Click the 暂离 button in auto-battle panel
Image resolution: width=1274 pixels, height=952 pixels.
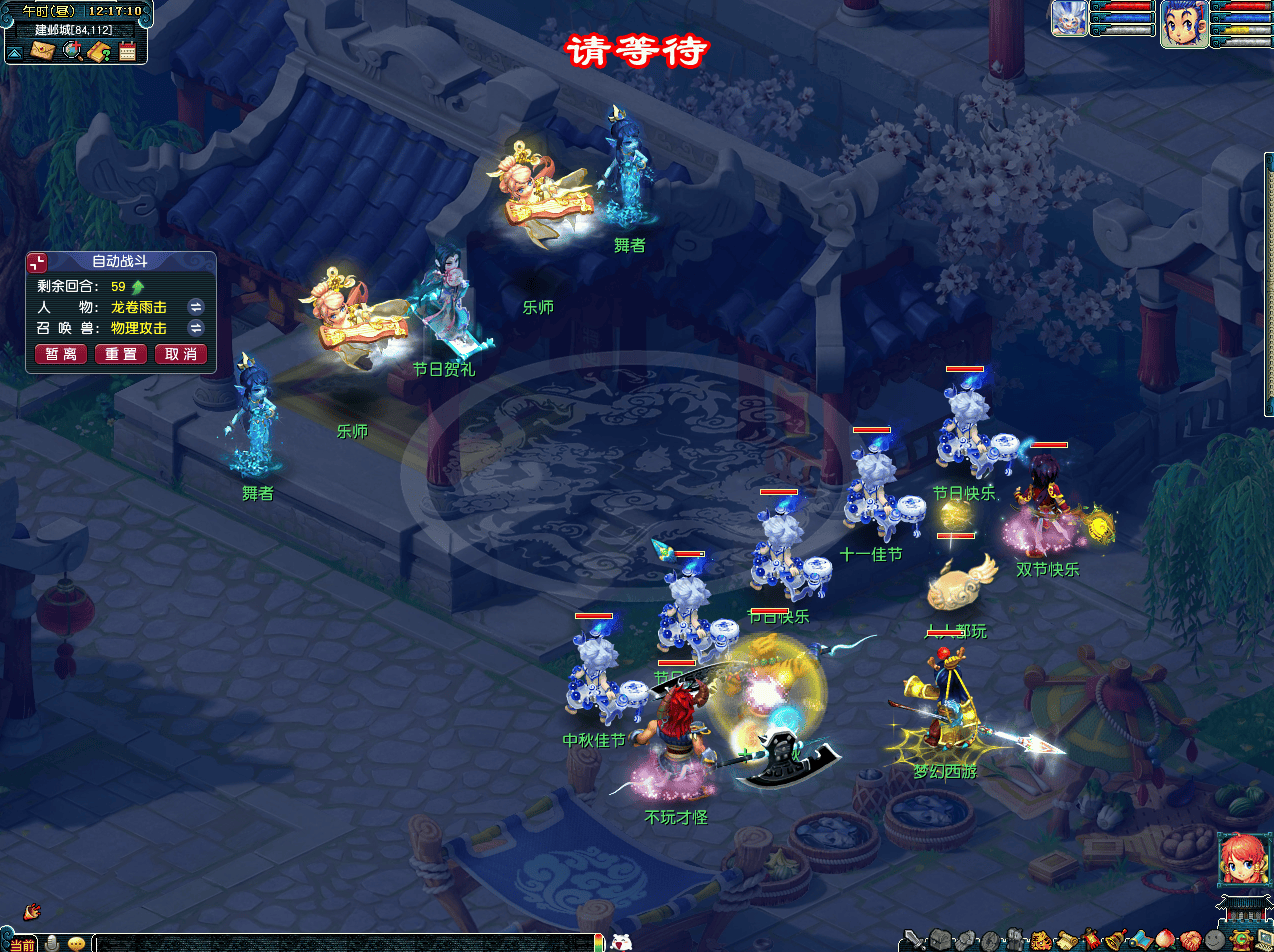pyautogui.click(x=61, y=354)
